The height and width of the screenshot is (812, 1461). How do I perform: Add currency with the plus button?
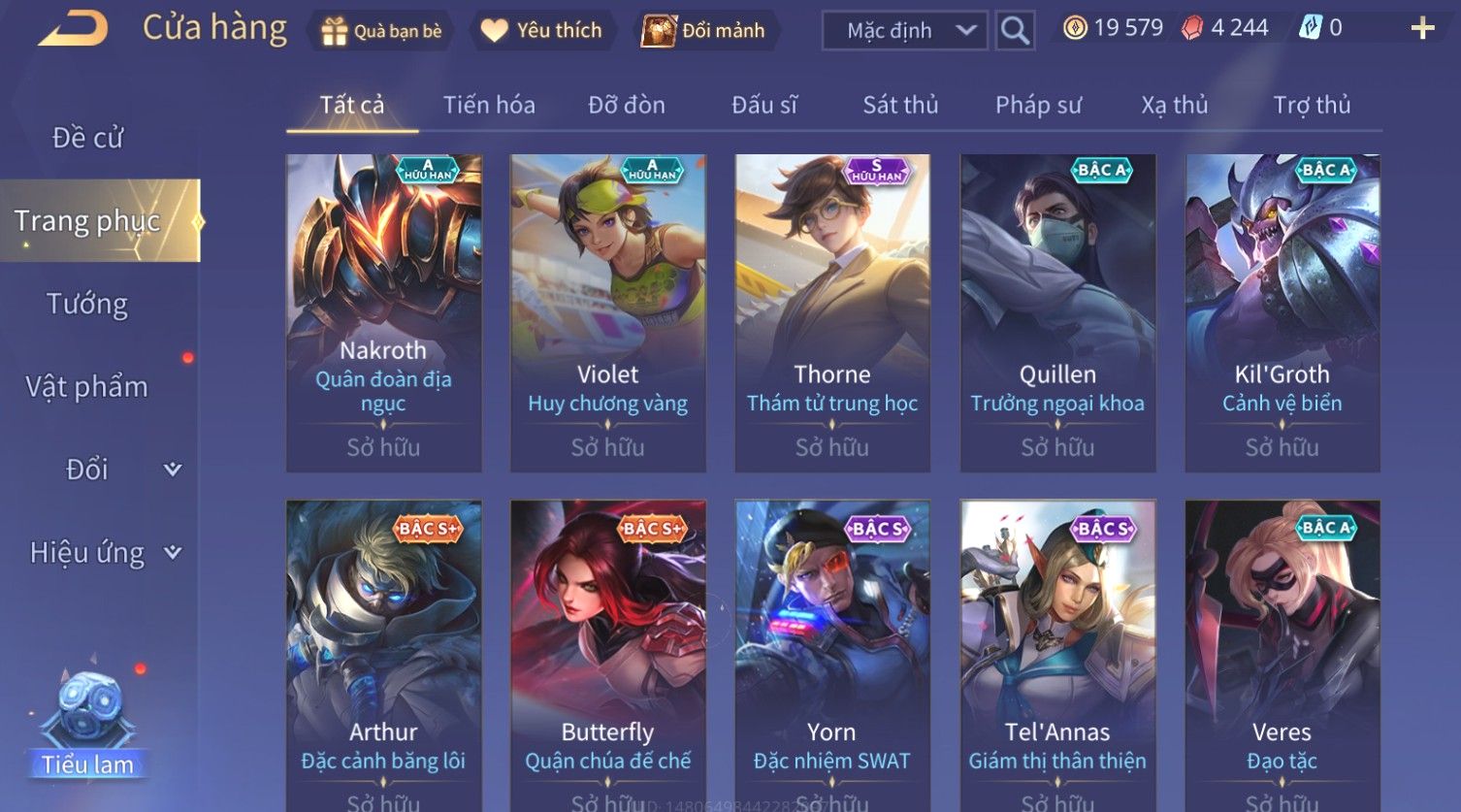[1422, 28]
